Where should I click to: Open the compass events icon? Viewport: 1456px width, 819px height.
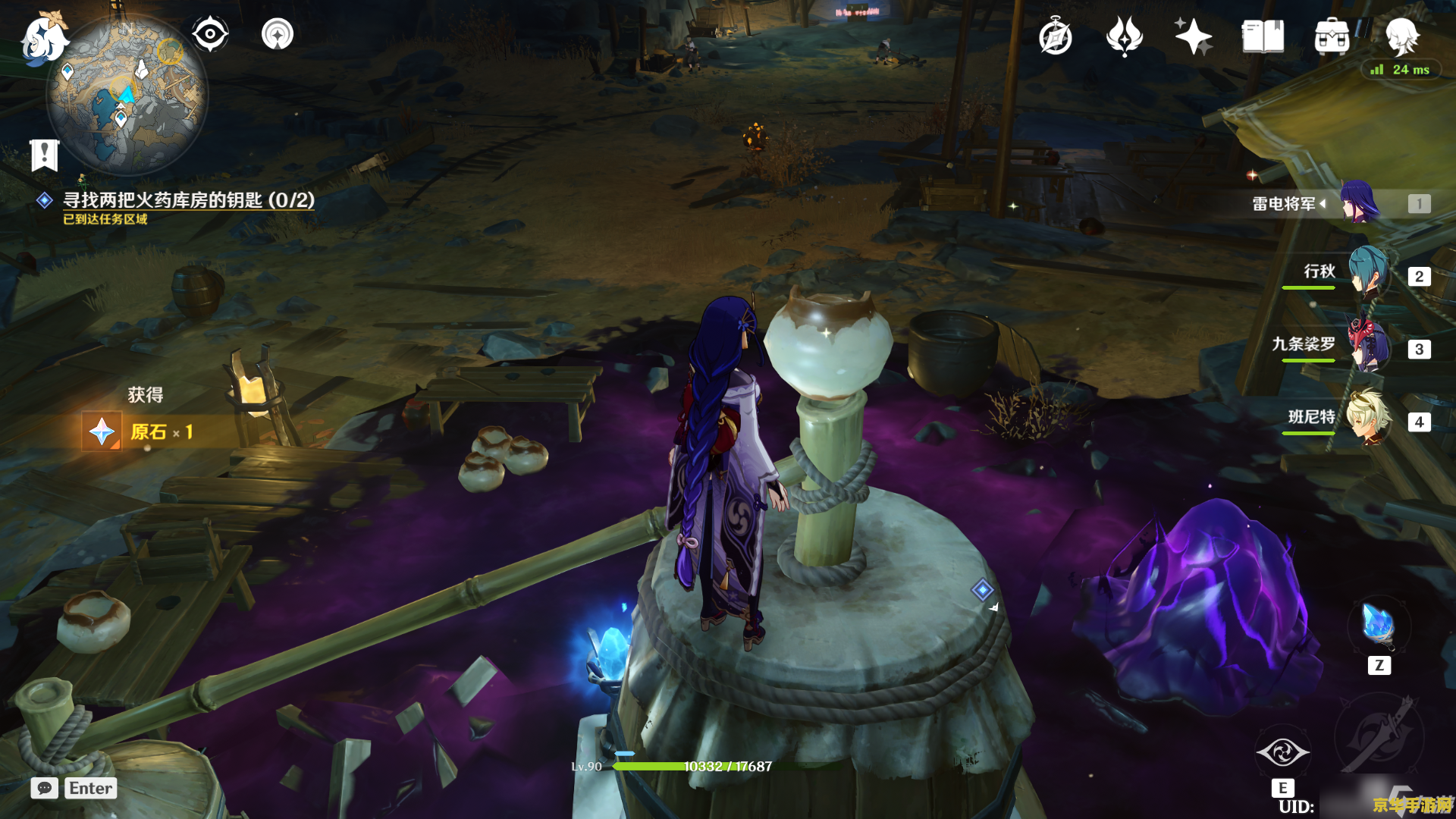point(1056,37)
